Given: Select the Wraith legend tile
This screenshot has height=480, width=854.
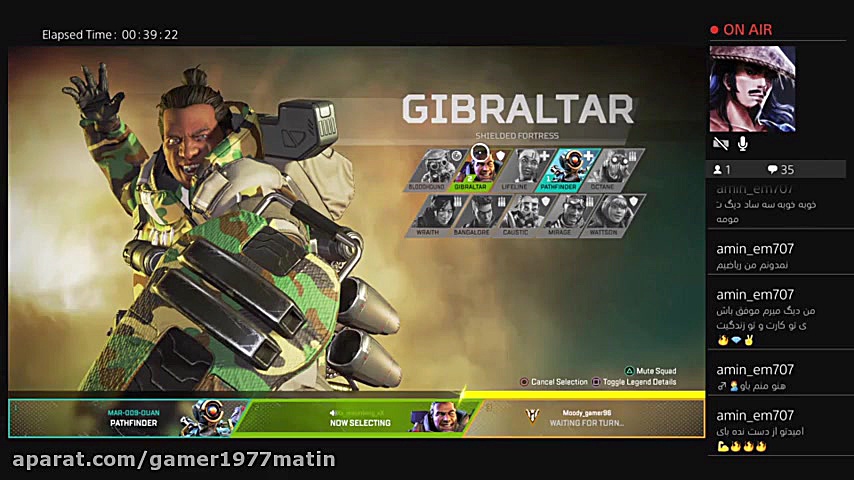Looking at the screenshot, I should (x=431, y=214).
